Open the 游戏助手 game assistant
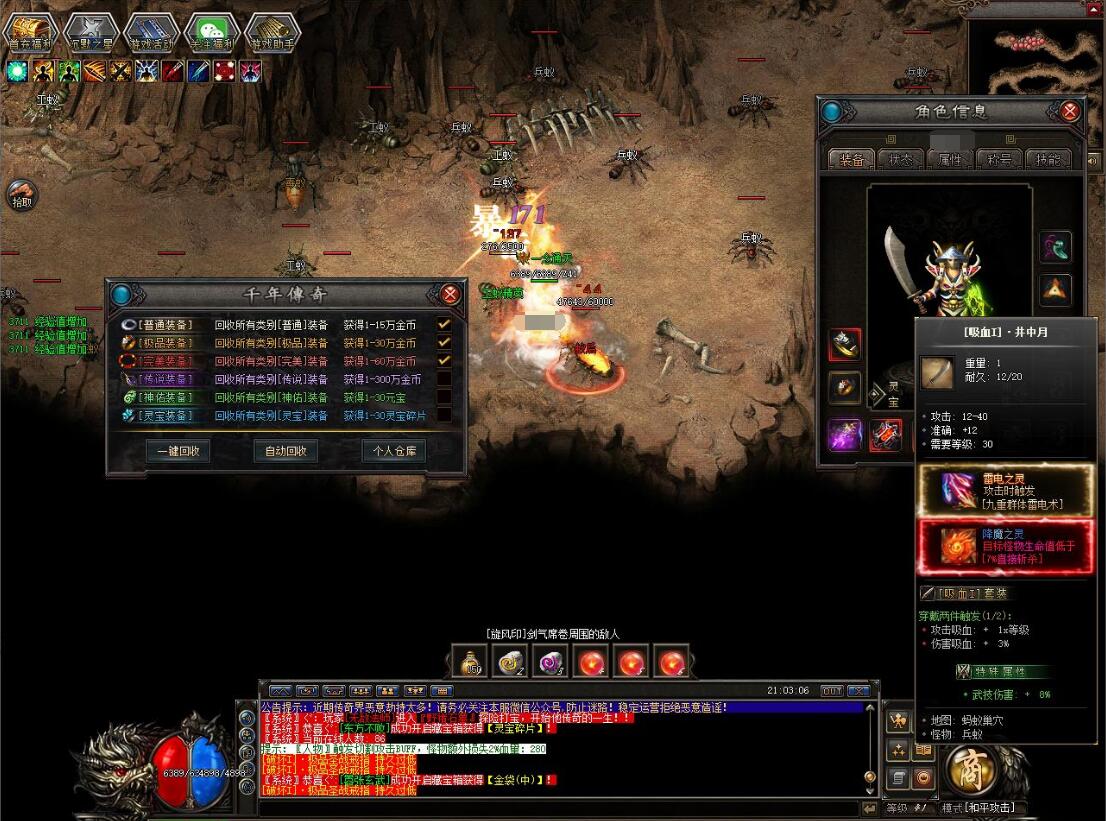Viewport: 1106px width, 821px height. point(272,31)
